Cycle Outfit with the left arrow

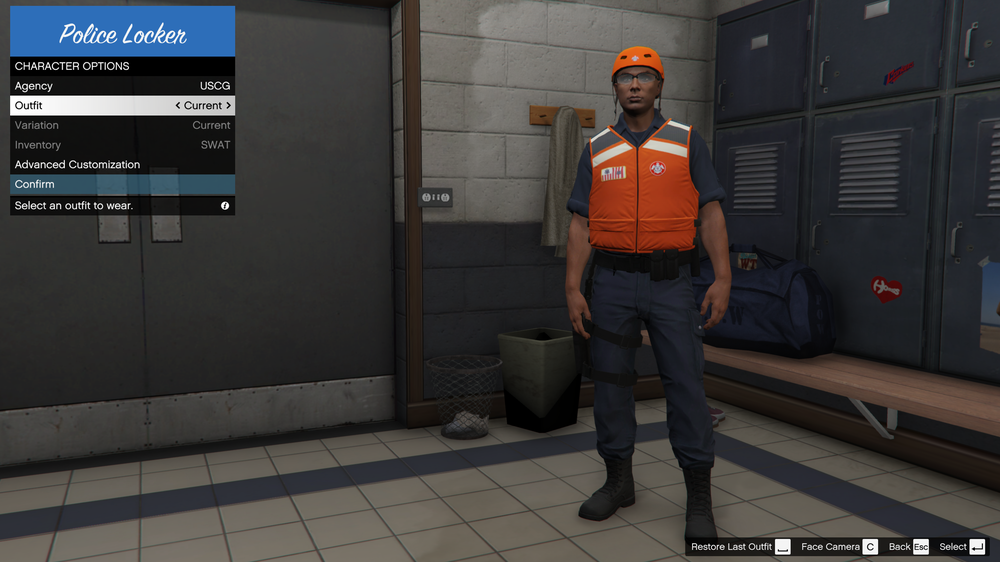point(178,105)
